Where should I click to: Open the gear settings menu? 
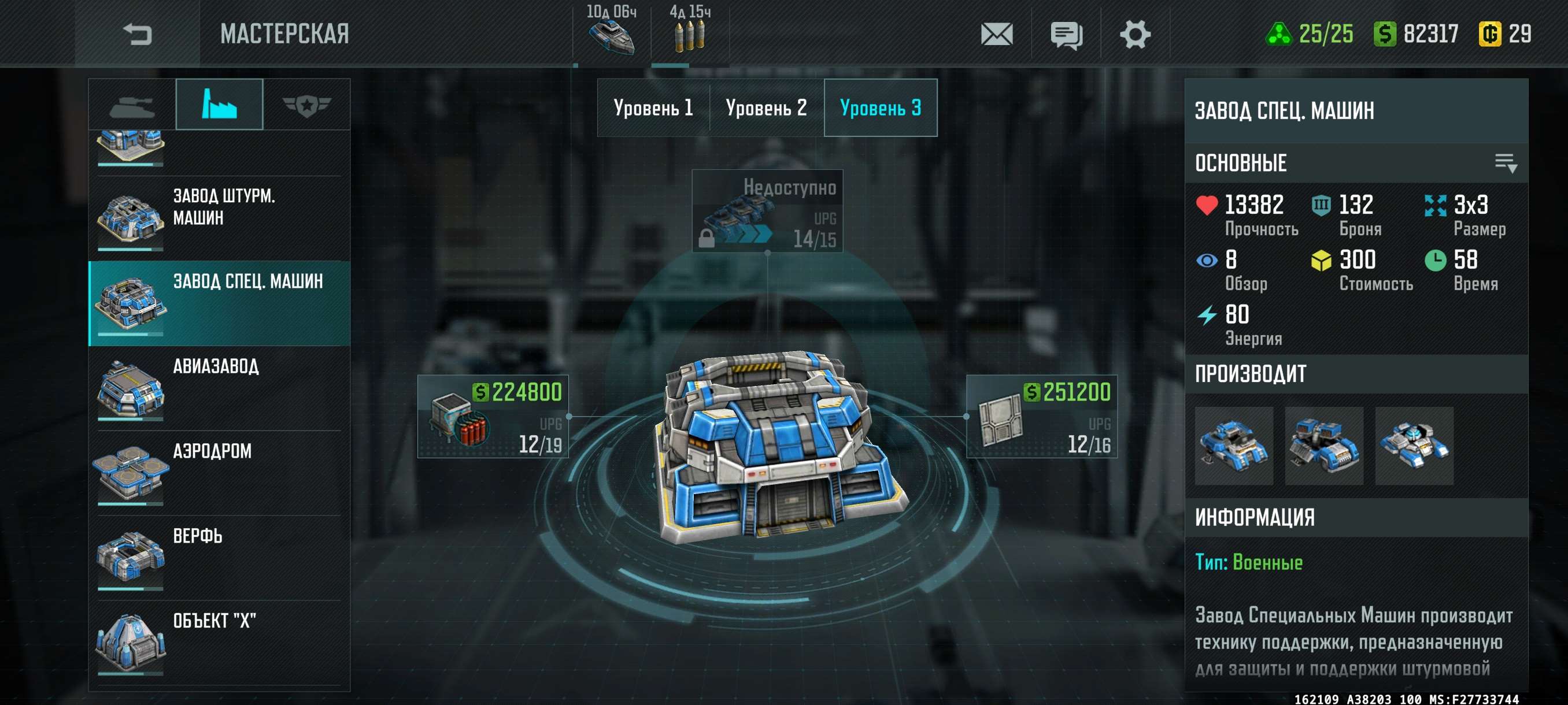(1134, 34)
